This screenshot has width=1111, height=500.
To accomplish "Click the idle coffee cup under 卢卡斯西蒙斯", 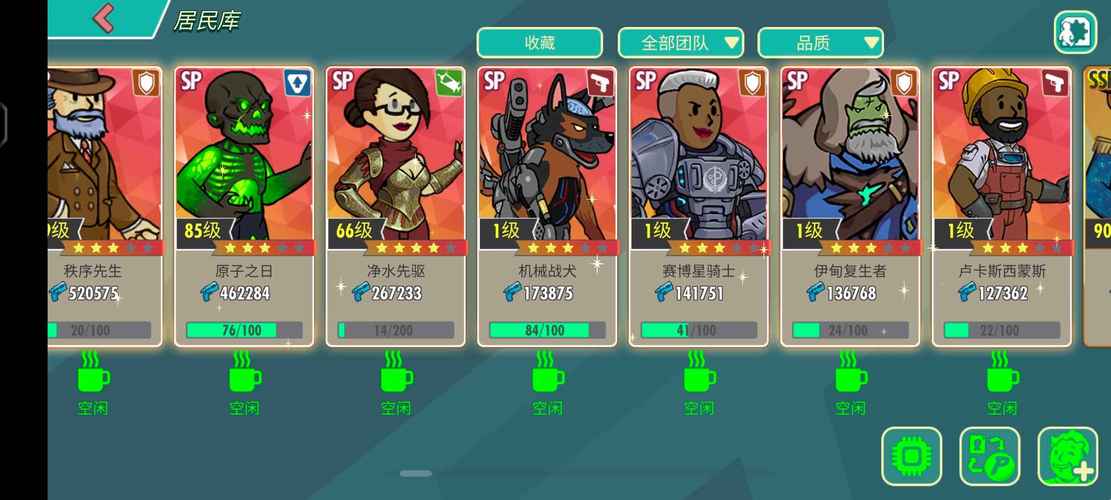I will (x=1002, y=374).
